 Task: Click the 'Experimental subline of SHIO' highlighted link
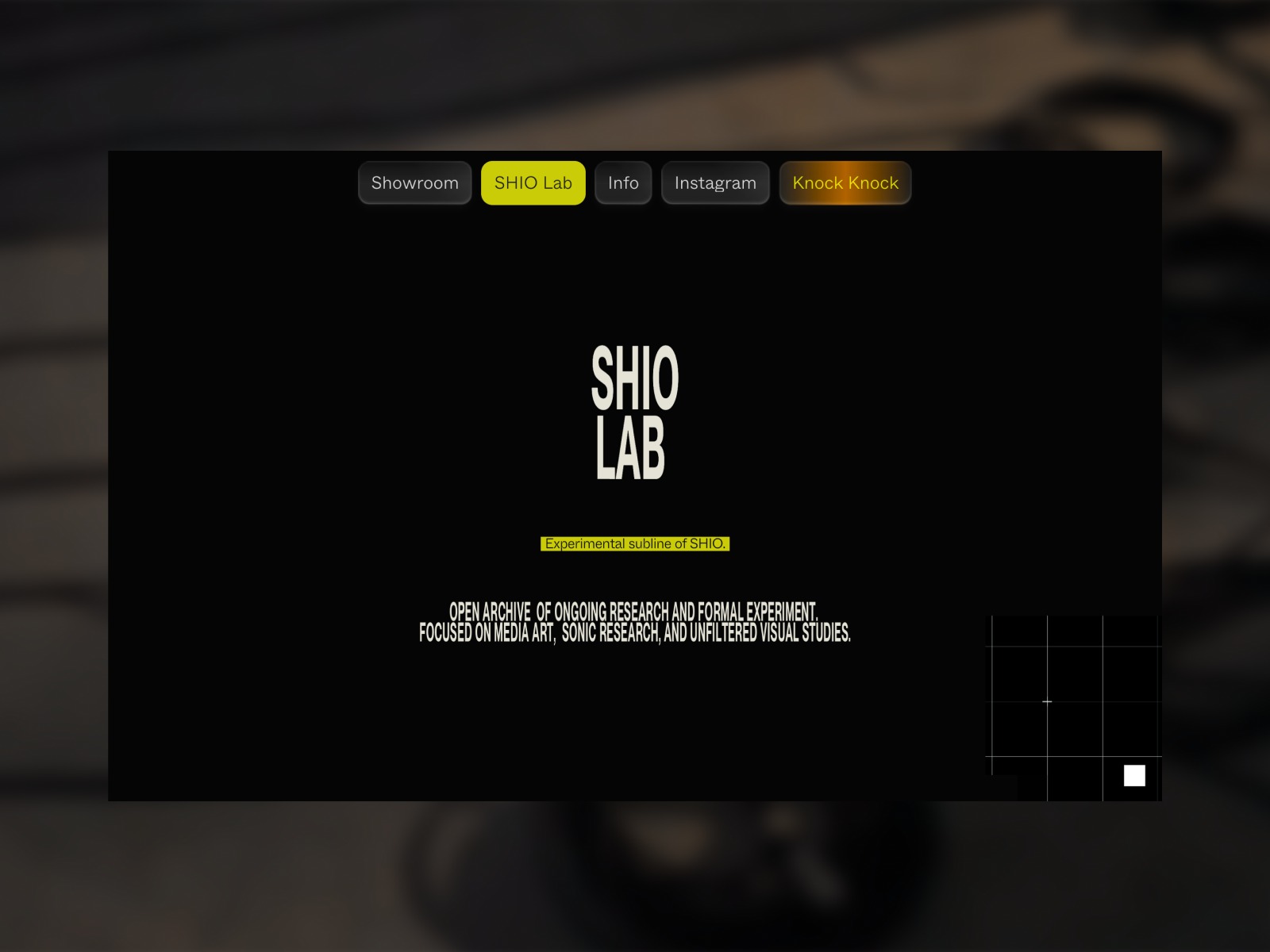coord(634,544)
